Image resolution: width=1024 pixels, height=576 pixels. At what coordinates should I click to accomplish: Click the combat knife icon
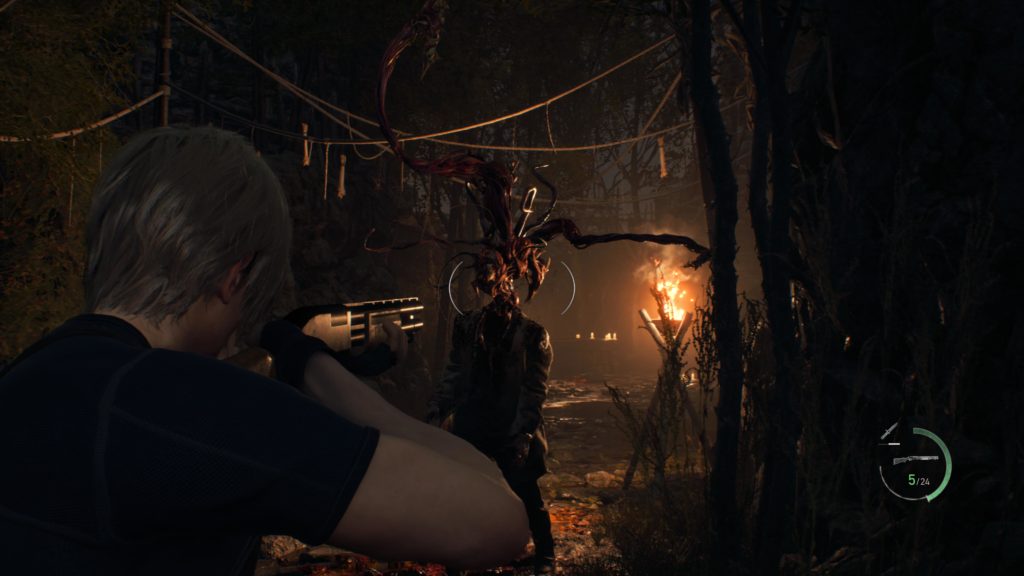[890, 434]
